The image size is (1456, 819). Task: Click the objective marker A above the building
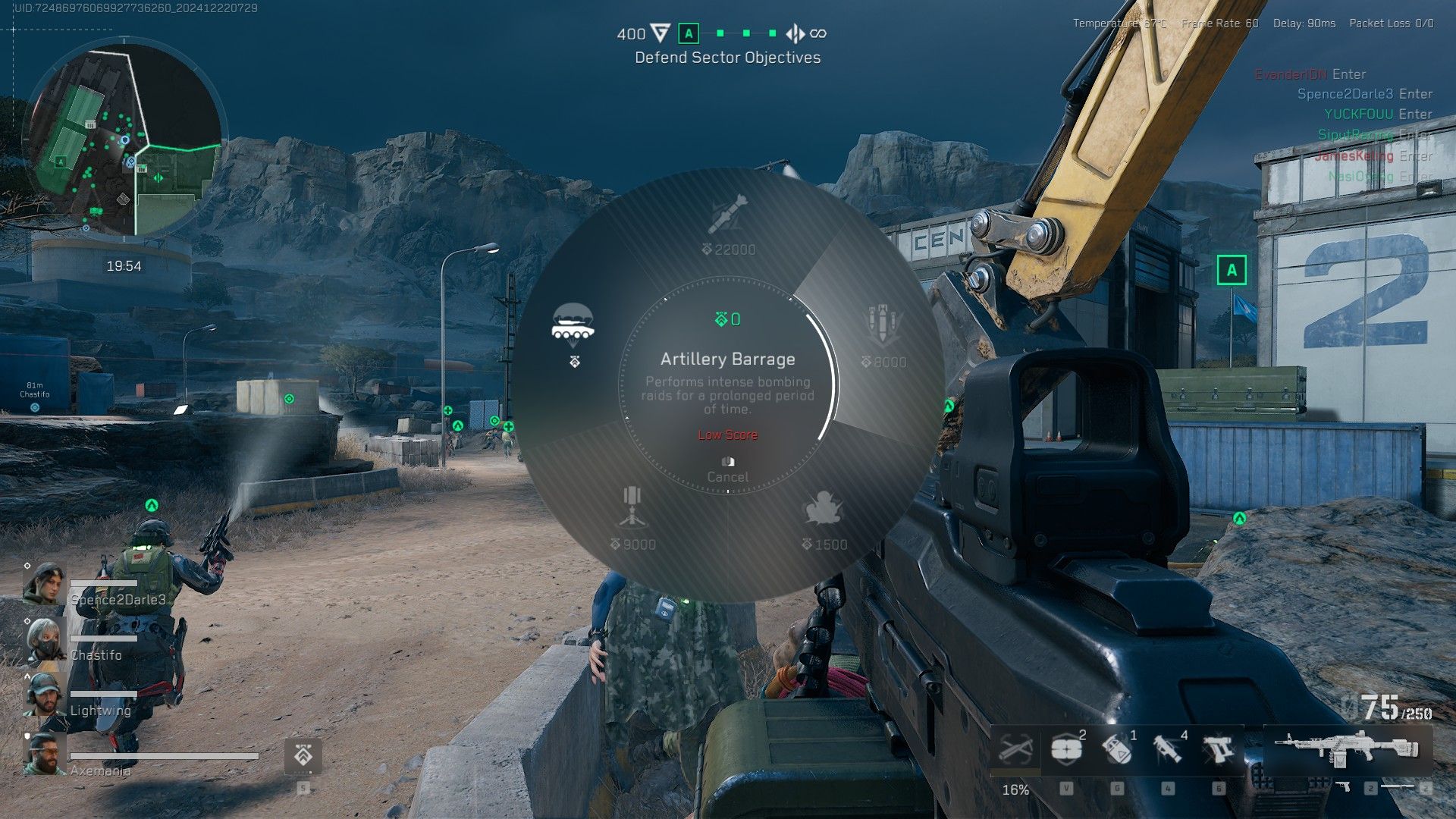point(1232,269)
